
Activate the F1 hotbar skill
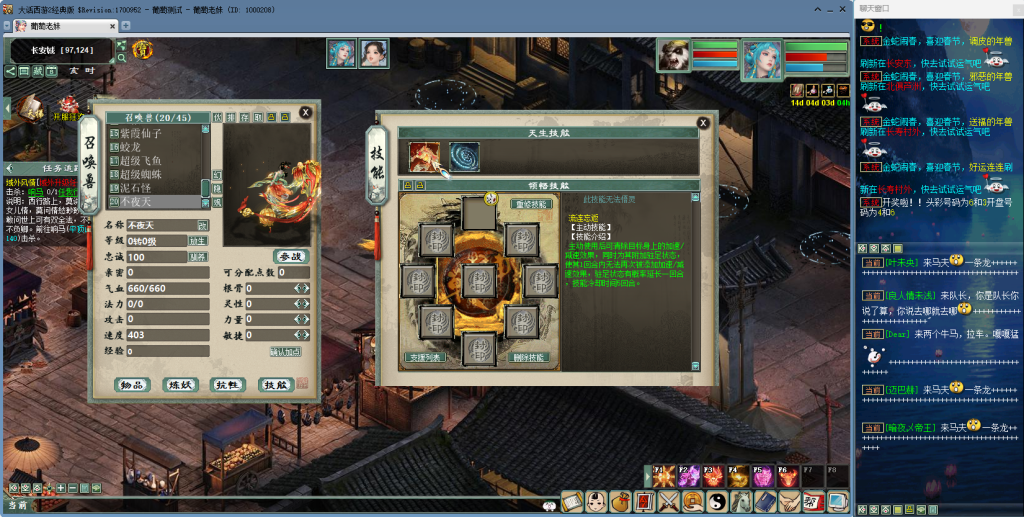(663, 476)
